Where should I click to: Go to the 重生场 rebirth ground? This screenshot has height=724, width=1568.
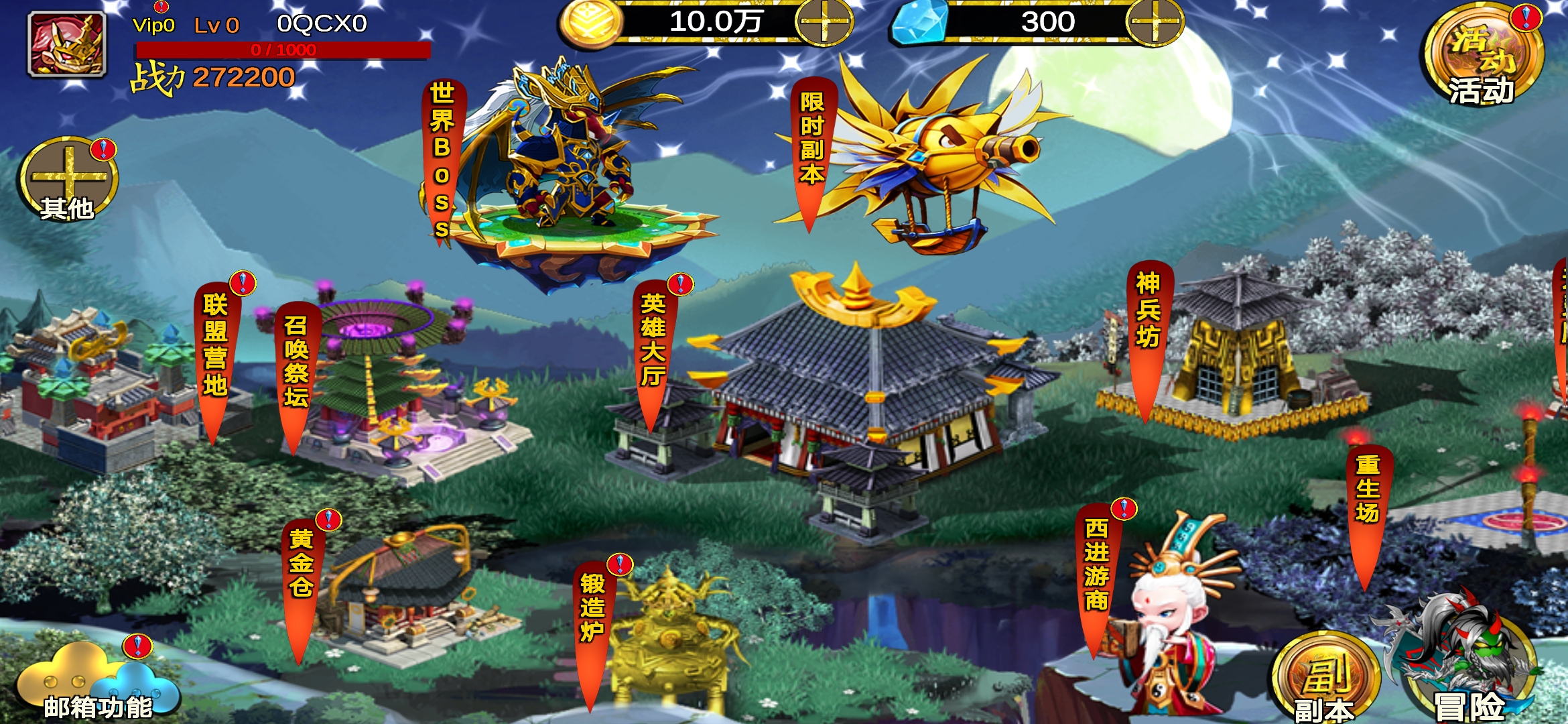1368,493
